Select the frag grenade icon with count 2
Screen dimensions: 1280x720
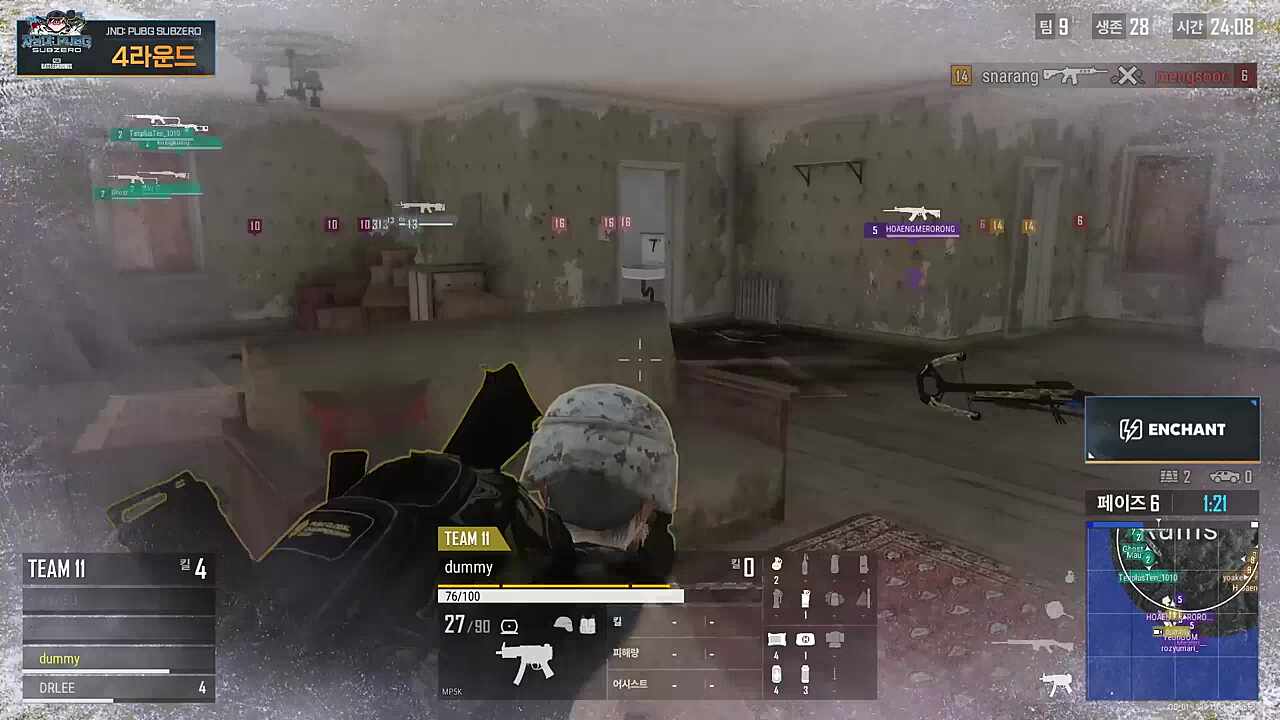click(776, 566)
